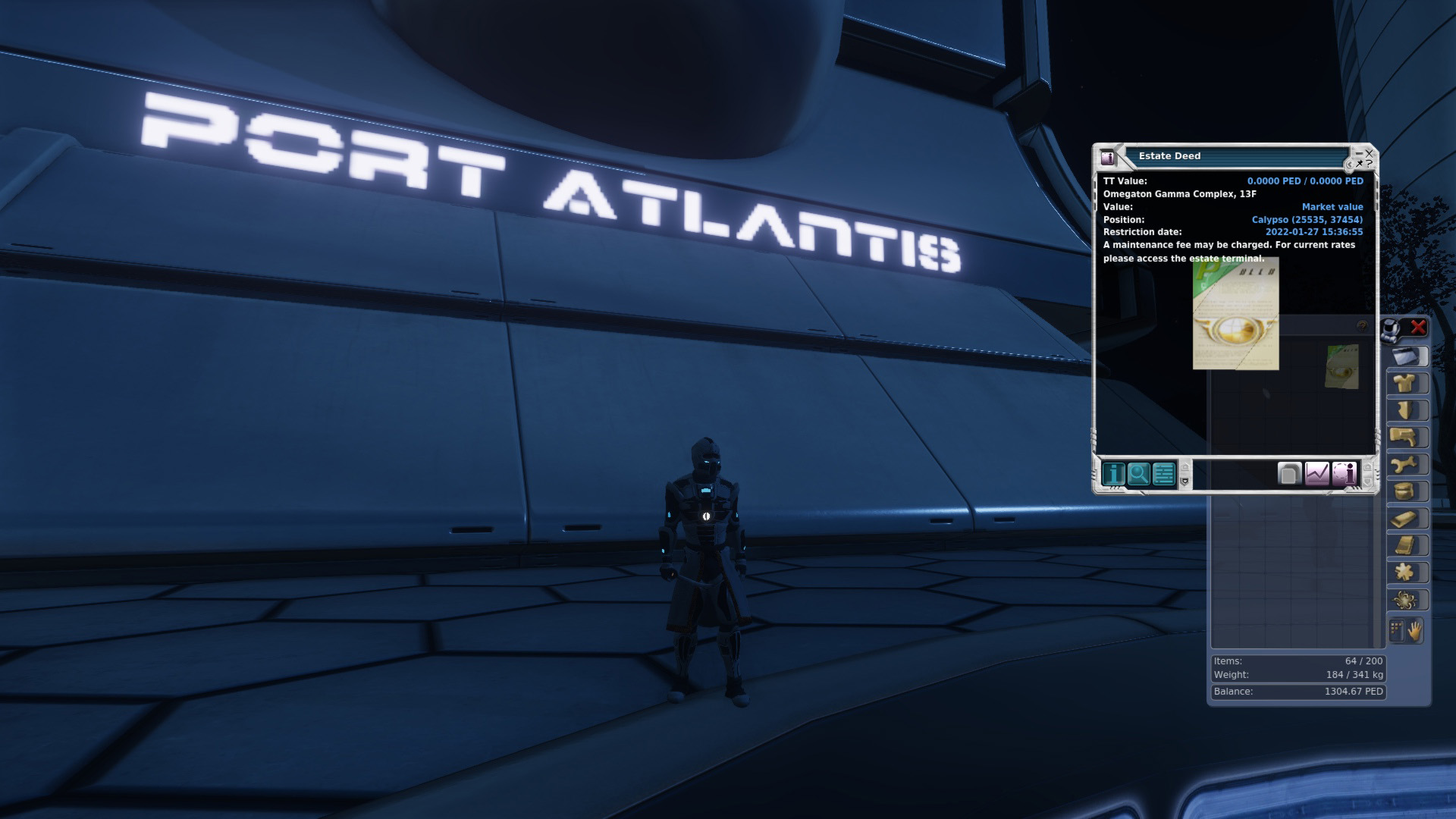Pin the Estate Deed window

click(1360, 163)
